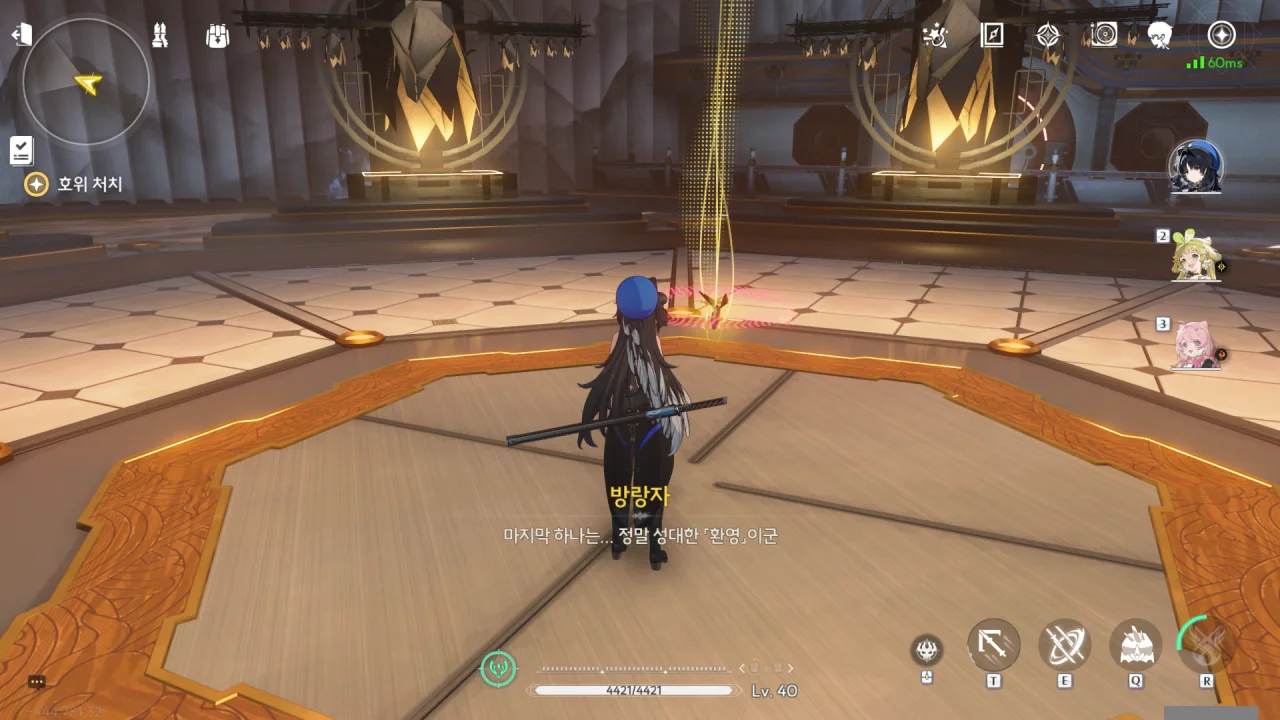Open the events party-popper icon
1280x720 pixels.
click(936, 36)
